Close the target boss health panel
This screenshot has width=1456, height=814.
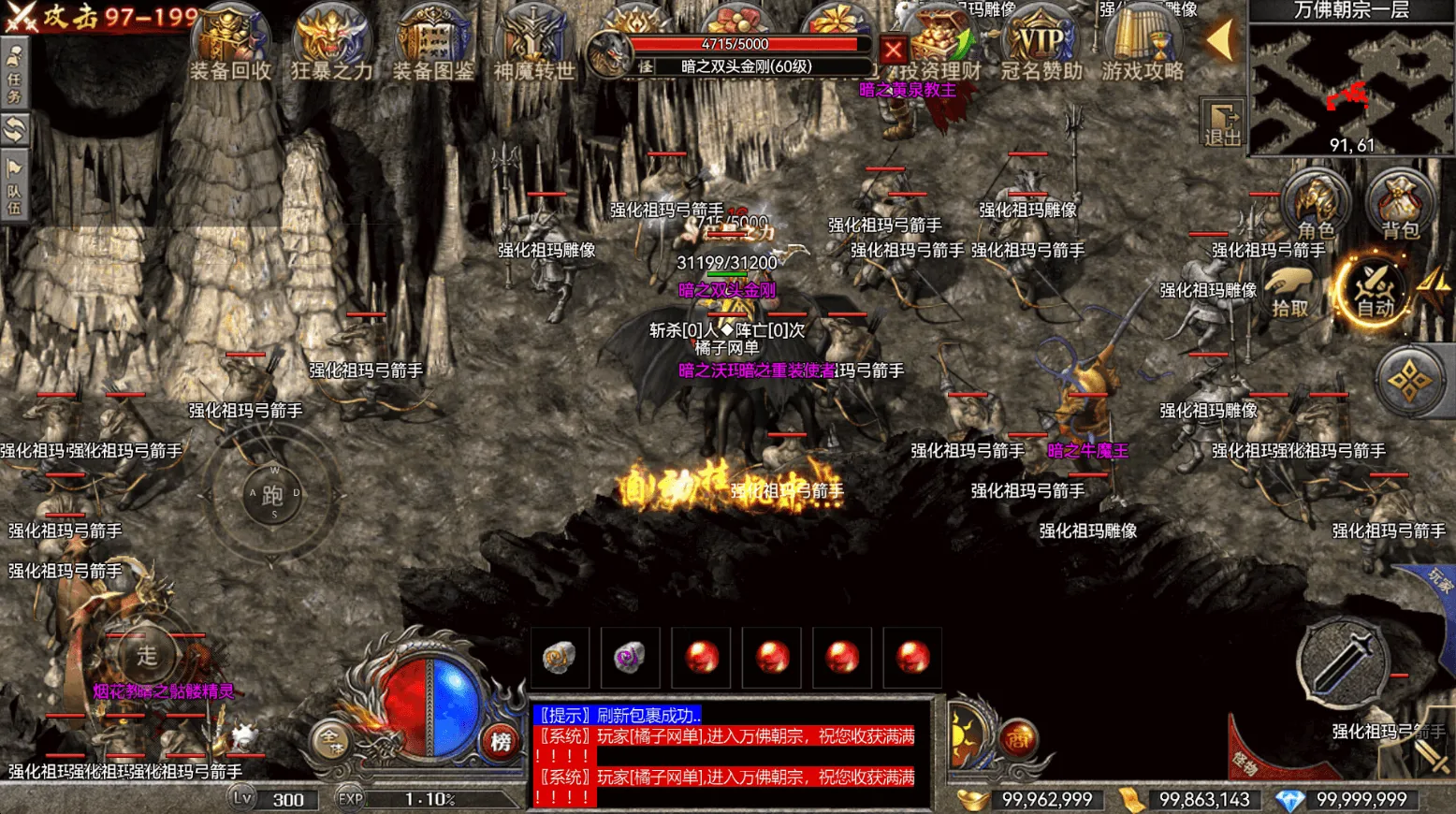pyautogui.click(x=894, y=50)
